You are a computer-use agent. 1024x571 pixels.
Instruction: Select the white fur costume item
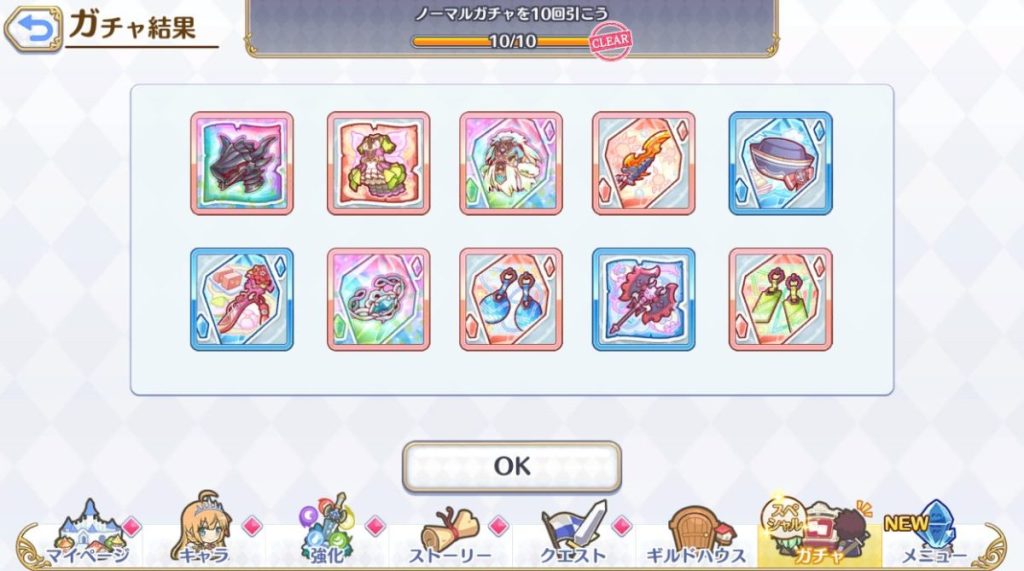(x=511, y=163)
